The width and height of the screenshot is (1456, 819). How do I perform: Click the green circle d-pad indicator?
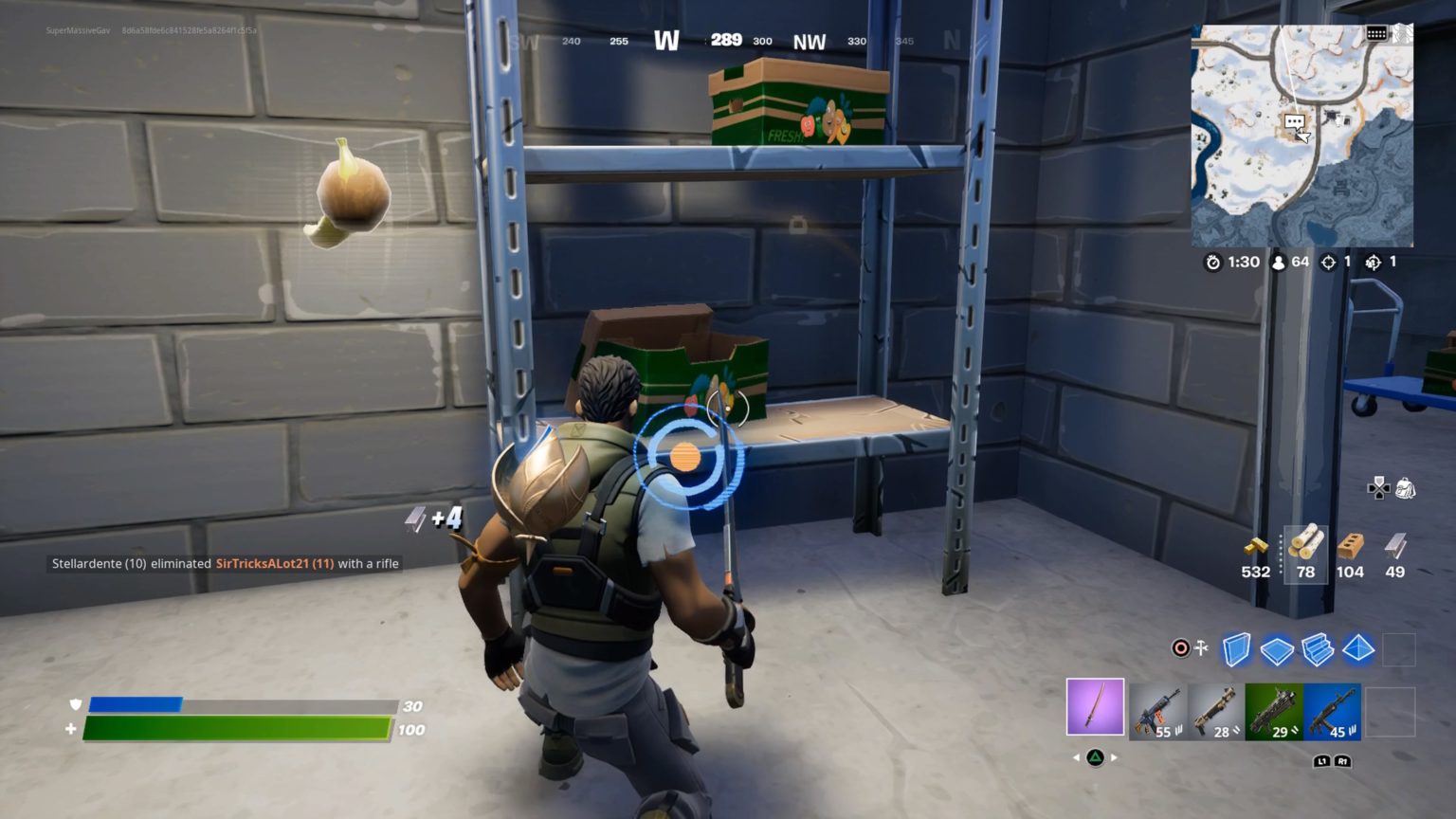(x=1096, y=756)
